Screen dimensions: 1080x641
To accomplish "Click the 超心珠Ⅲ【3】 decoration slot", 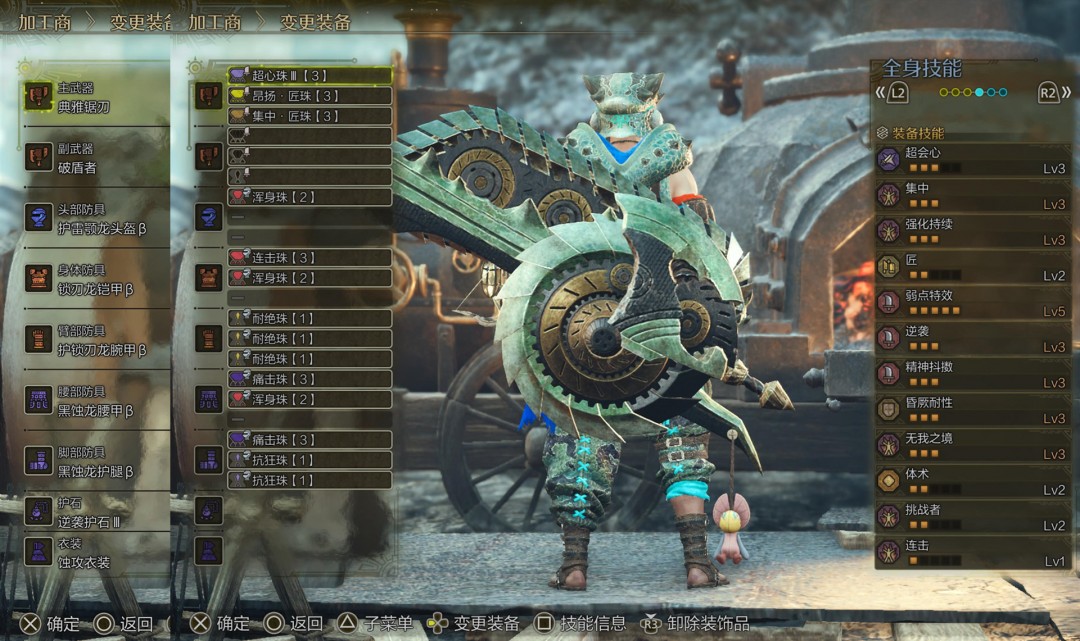I will (x=309, y=75).
